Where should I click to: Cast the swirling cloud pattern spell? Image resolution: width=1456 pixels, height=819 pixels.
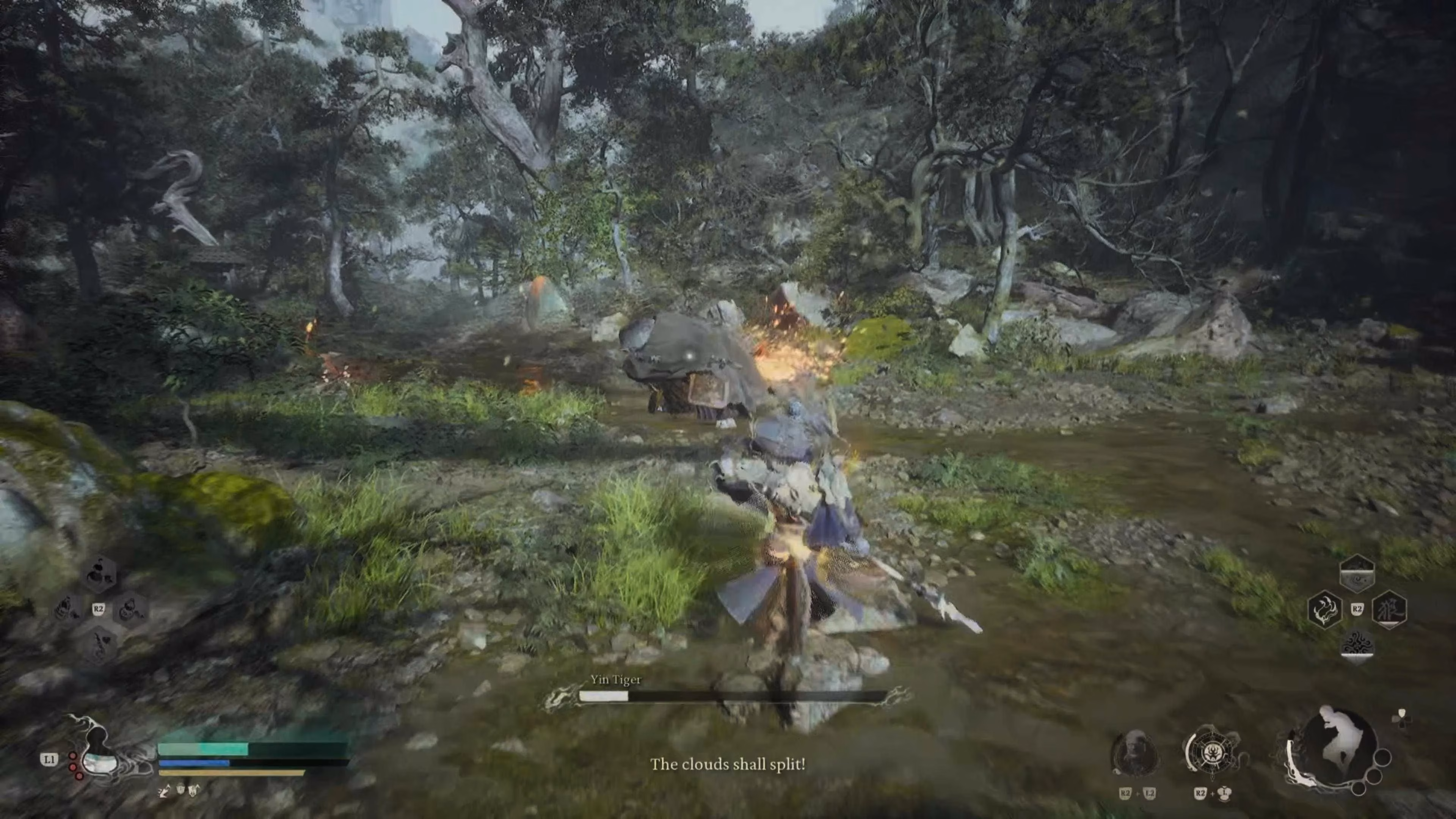[1357, 645]
